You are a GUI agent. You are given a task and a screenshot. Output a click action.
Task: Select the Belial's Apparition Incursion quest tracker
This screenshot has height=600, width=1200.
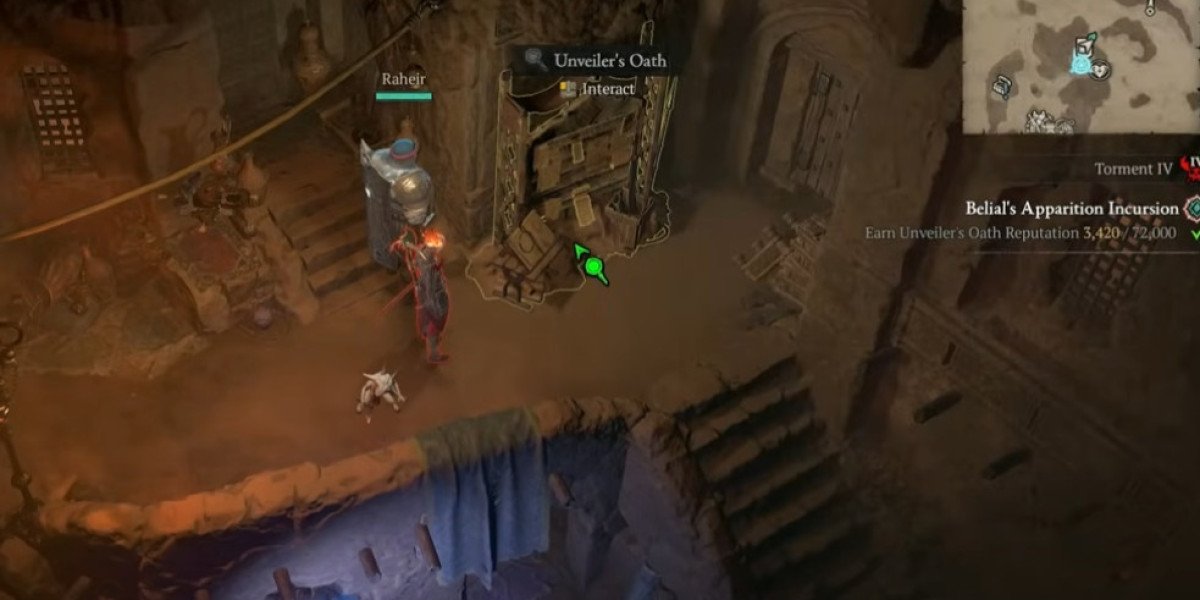click(x=1072, y=209)
